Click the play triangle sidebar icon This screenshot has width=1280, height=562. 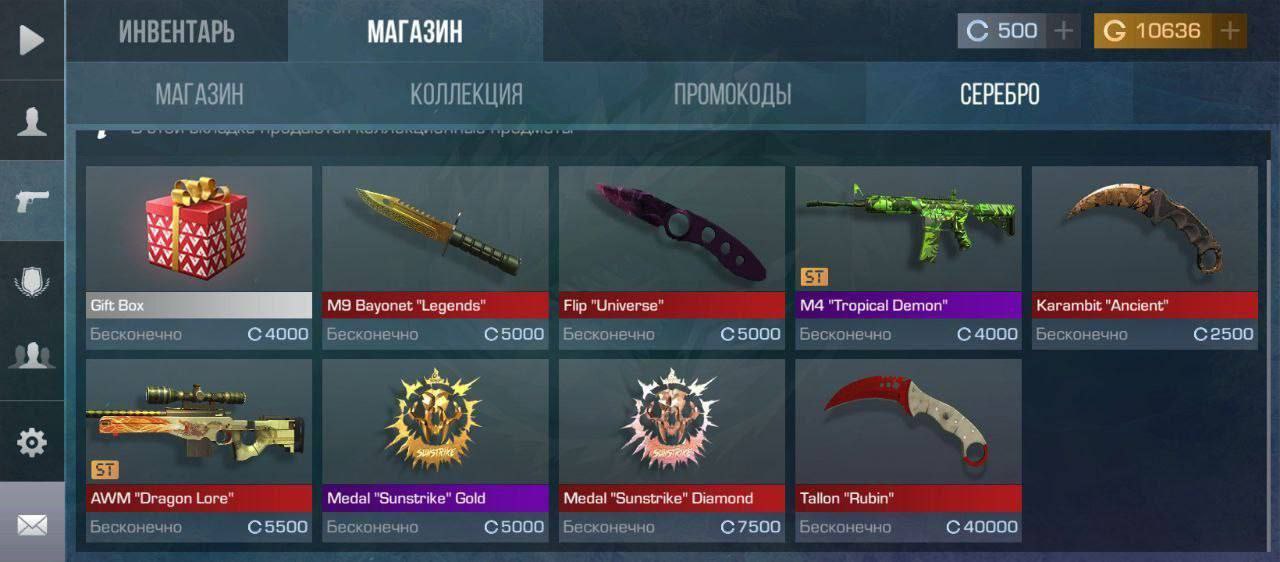pos(32,40)
